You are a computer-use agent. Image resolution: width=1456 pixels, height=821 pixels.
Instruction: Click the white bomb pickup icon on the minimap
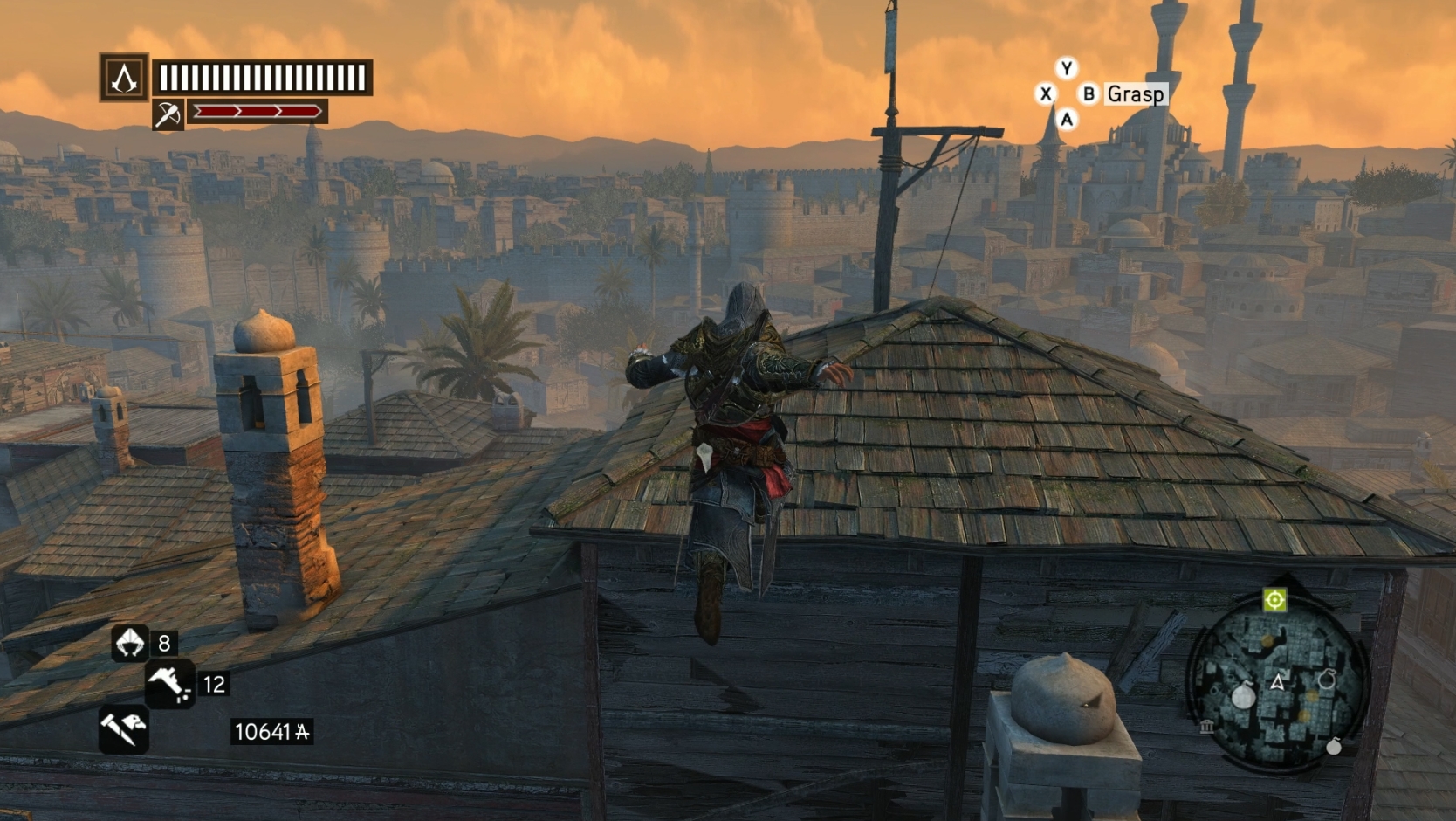click(x=1243, y=695)
